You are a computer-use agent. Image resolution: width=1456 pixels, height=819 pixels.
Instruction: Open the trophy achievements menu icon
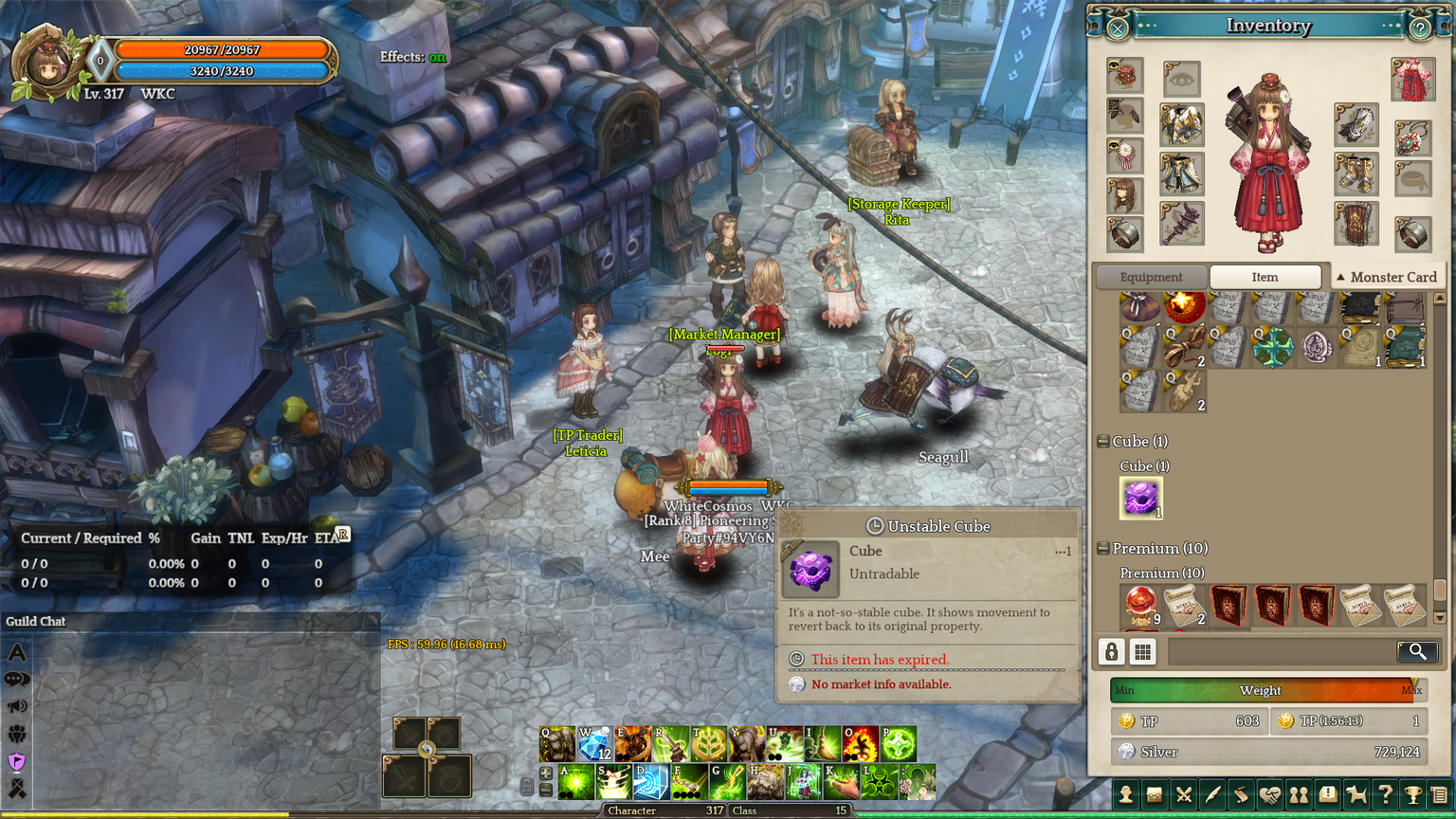1412,795
